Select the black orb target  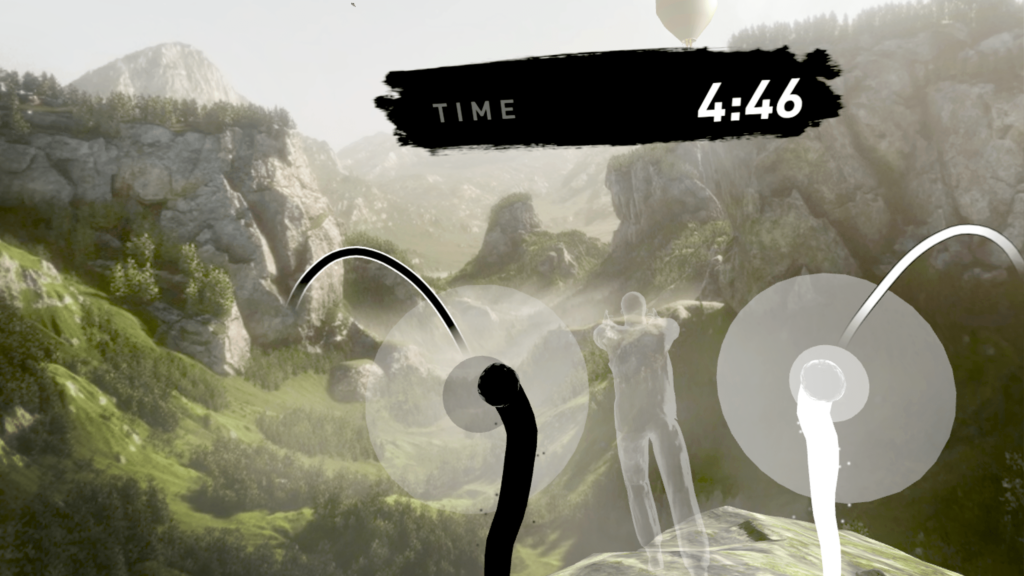(x=497, y=385)
